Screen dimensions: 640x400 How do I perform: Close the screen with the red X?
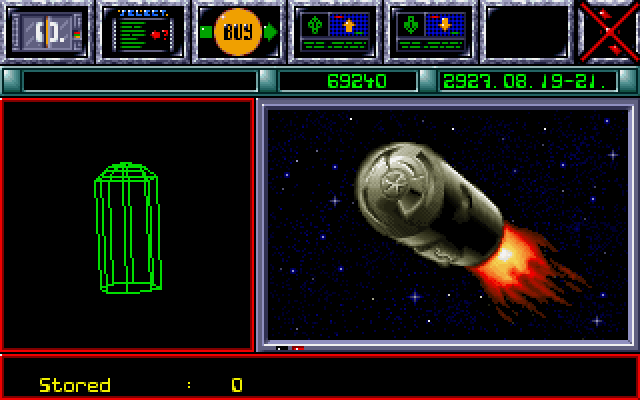click(610, 31)
